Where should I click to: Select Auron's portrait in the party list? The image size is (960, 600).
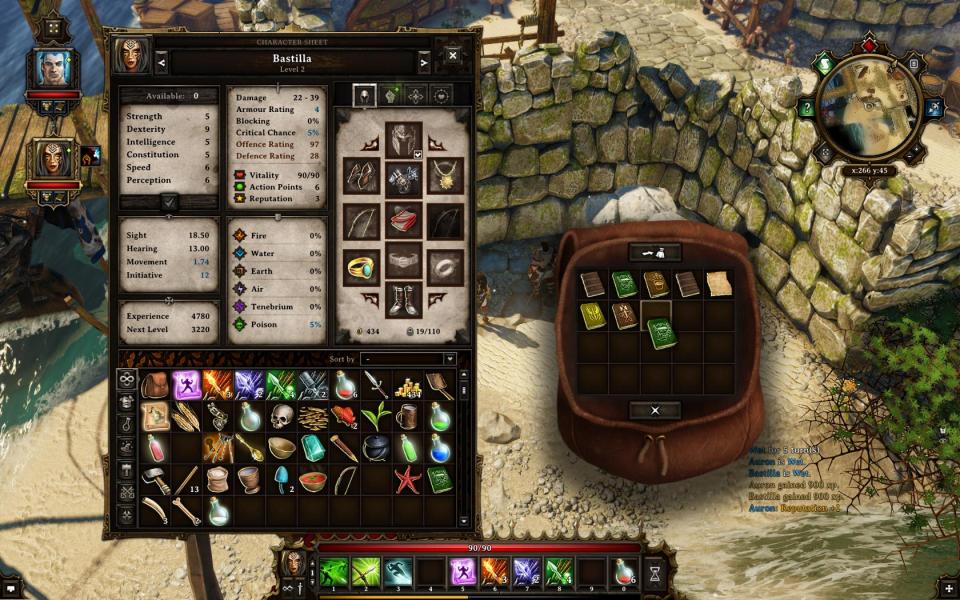(53, 68)
